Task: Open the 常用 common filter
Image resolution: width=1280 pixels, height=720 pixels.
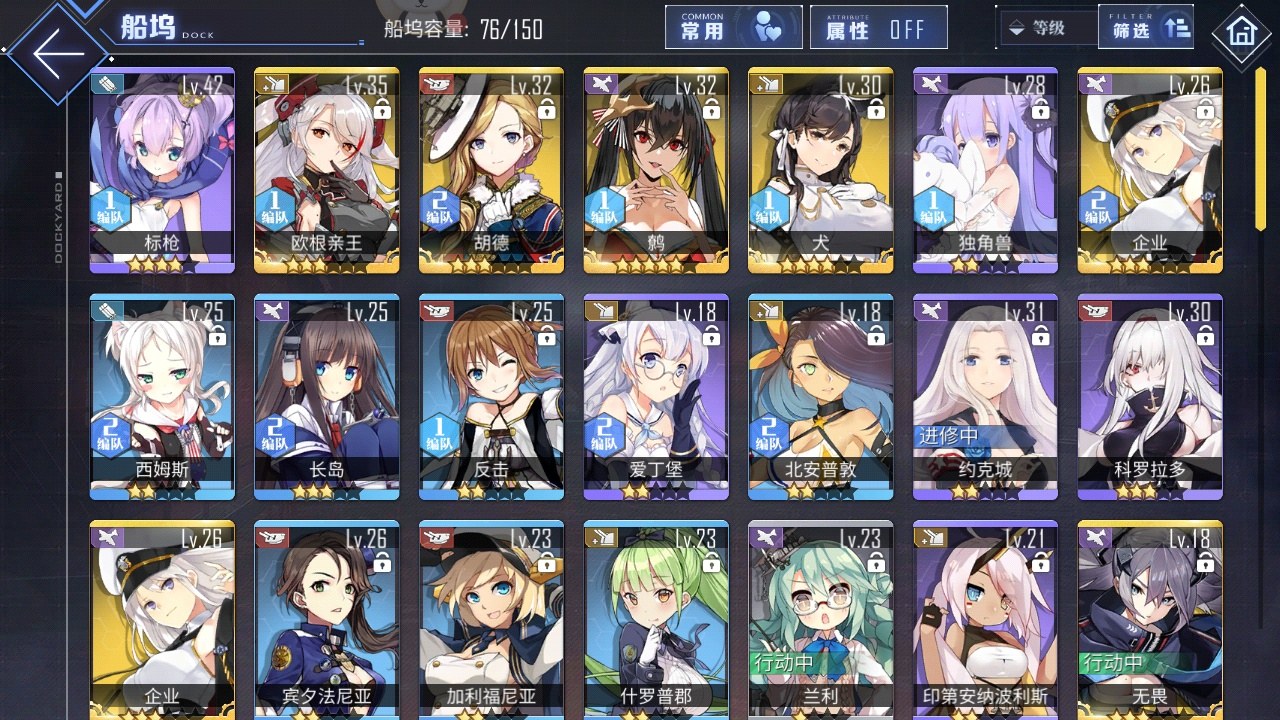Action: (x=733, y=28)
